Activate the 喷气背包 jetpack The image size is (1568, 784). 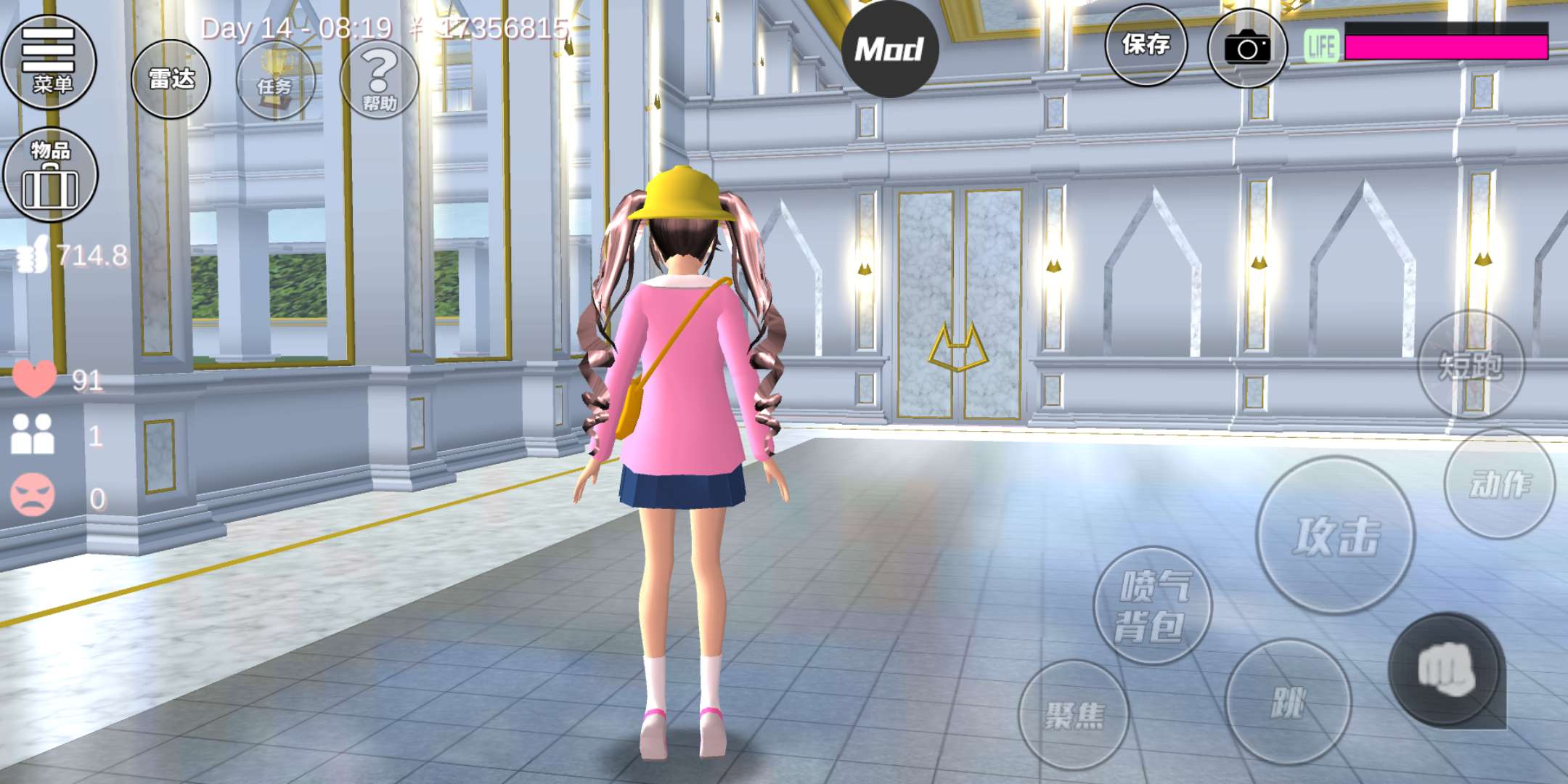tap(1152, 605)
